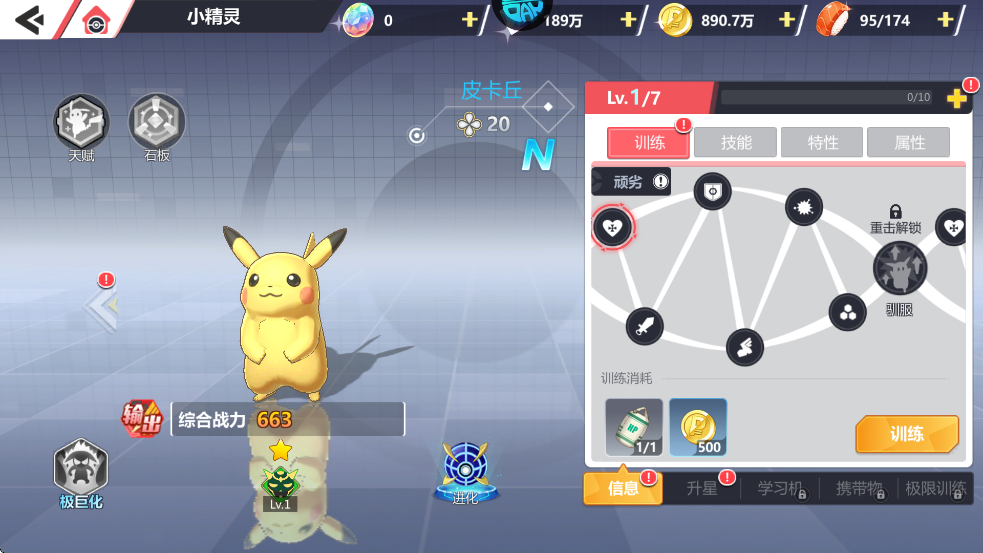
Task: Go back using the arrow button
Action: pyautogui.click(x=30, y=19)
